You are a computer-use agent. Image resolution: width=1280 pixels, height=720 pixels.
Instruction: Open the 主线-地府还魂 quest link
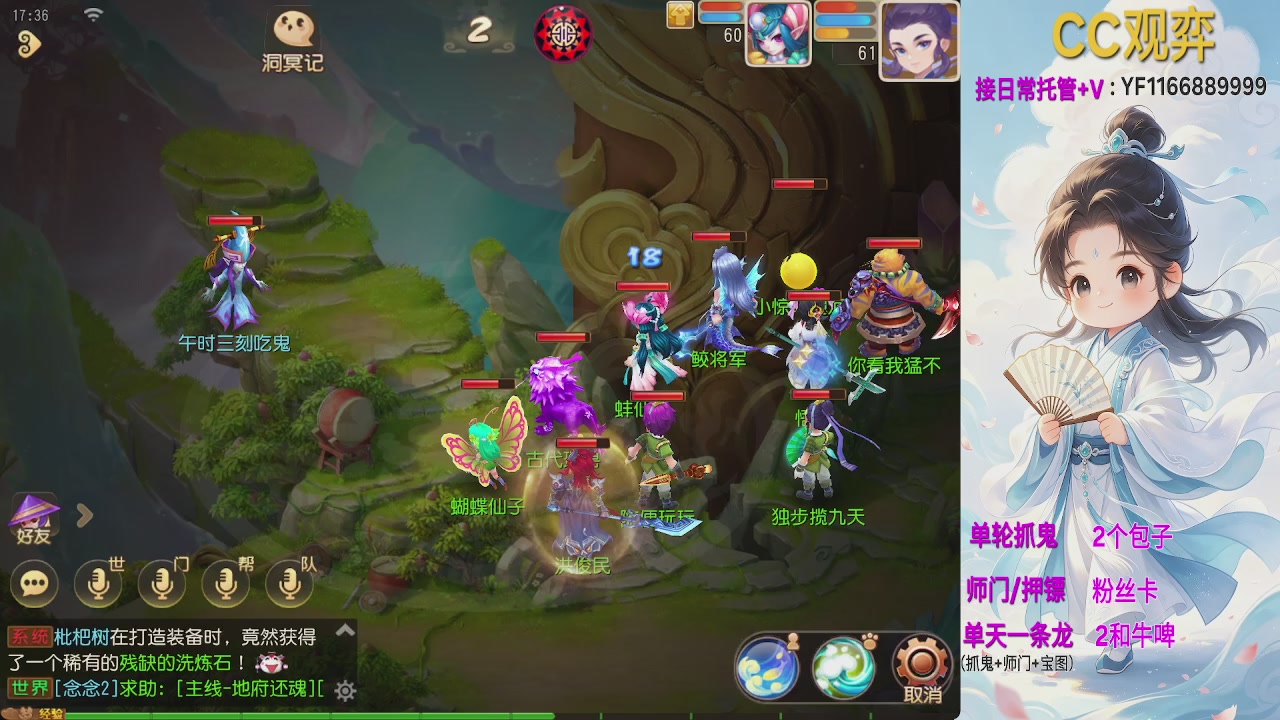coord(245,690)
